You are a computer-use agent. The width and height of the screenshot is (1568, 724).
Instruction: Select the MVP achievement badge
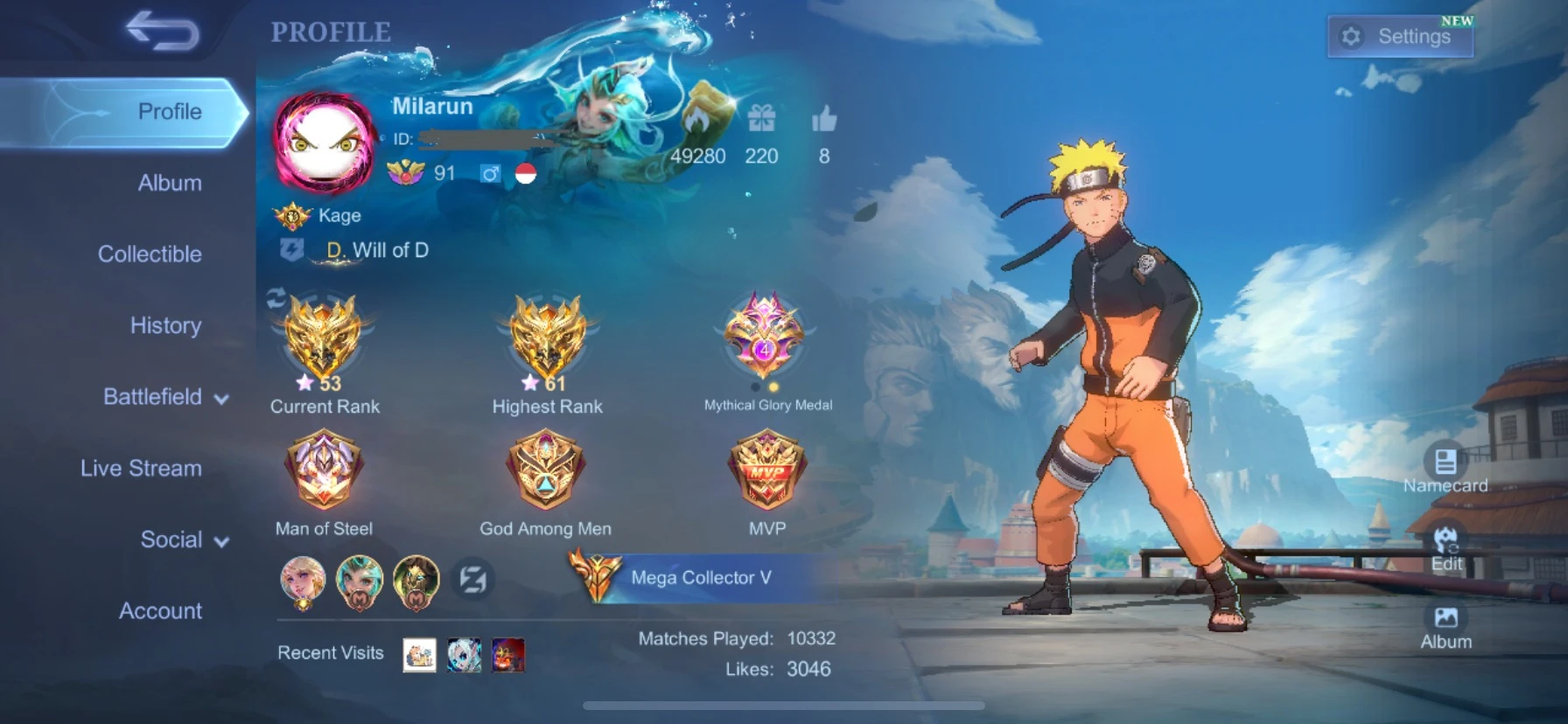[x=766, y=470]
